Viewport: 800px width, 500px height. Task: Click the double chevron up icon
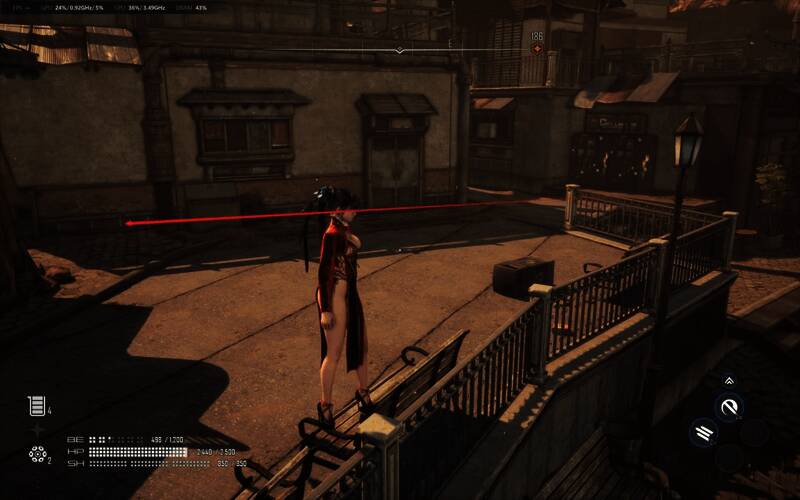coord(728,380)
